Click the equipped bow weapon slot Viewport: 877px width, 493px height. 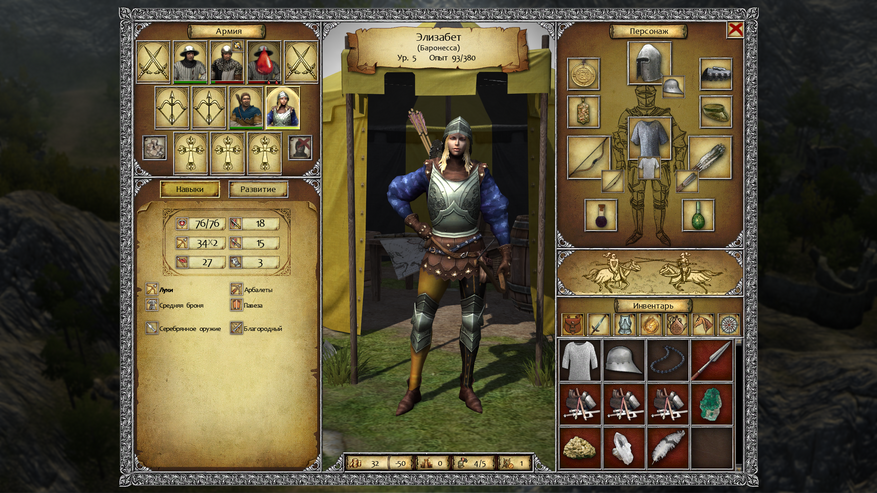(x=588, y=156)
